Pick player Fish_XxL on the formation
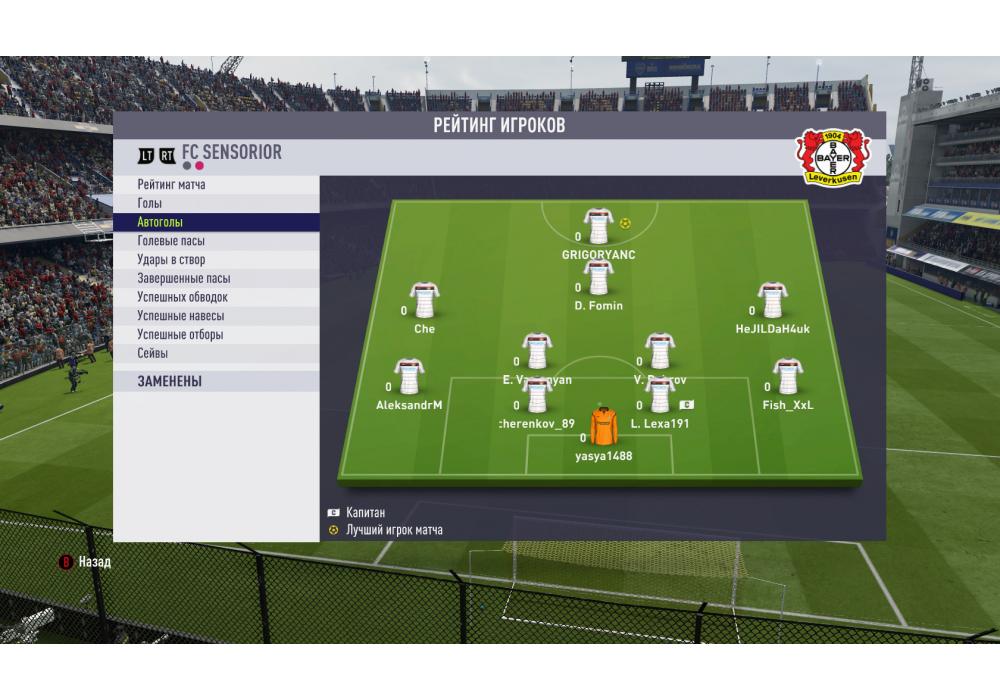 (x=787, y=378)
